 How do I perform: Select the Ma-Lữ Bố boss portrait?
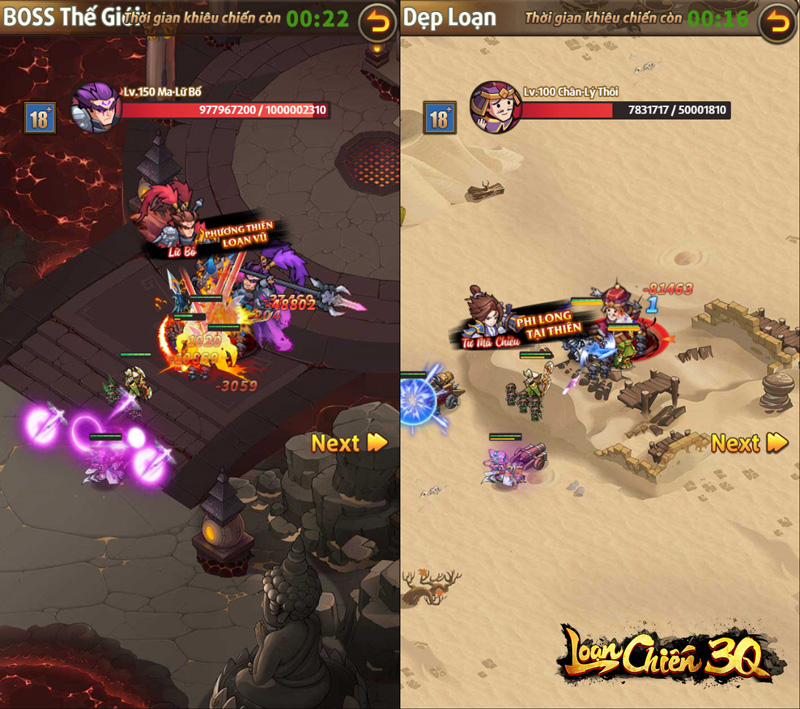coord(96,108)
